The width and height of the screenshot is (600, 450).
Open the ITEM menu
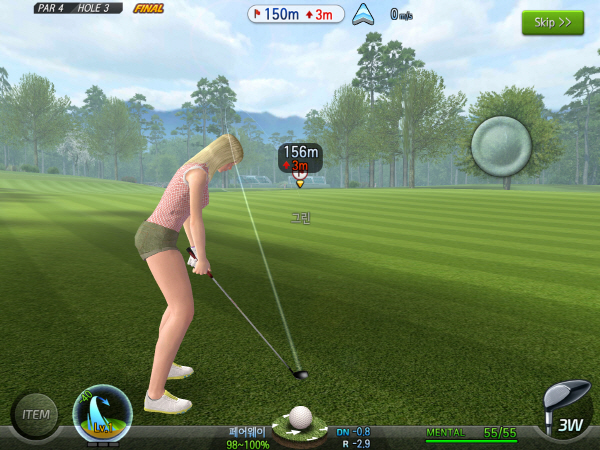tap(35, 413)
